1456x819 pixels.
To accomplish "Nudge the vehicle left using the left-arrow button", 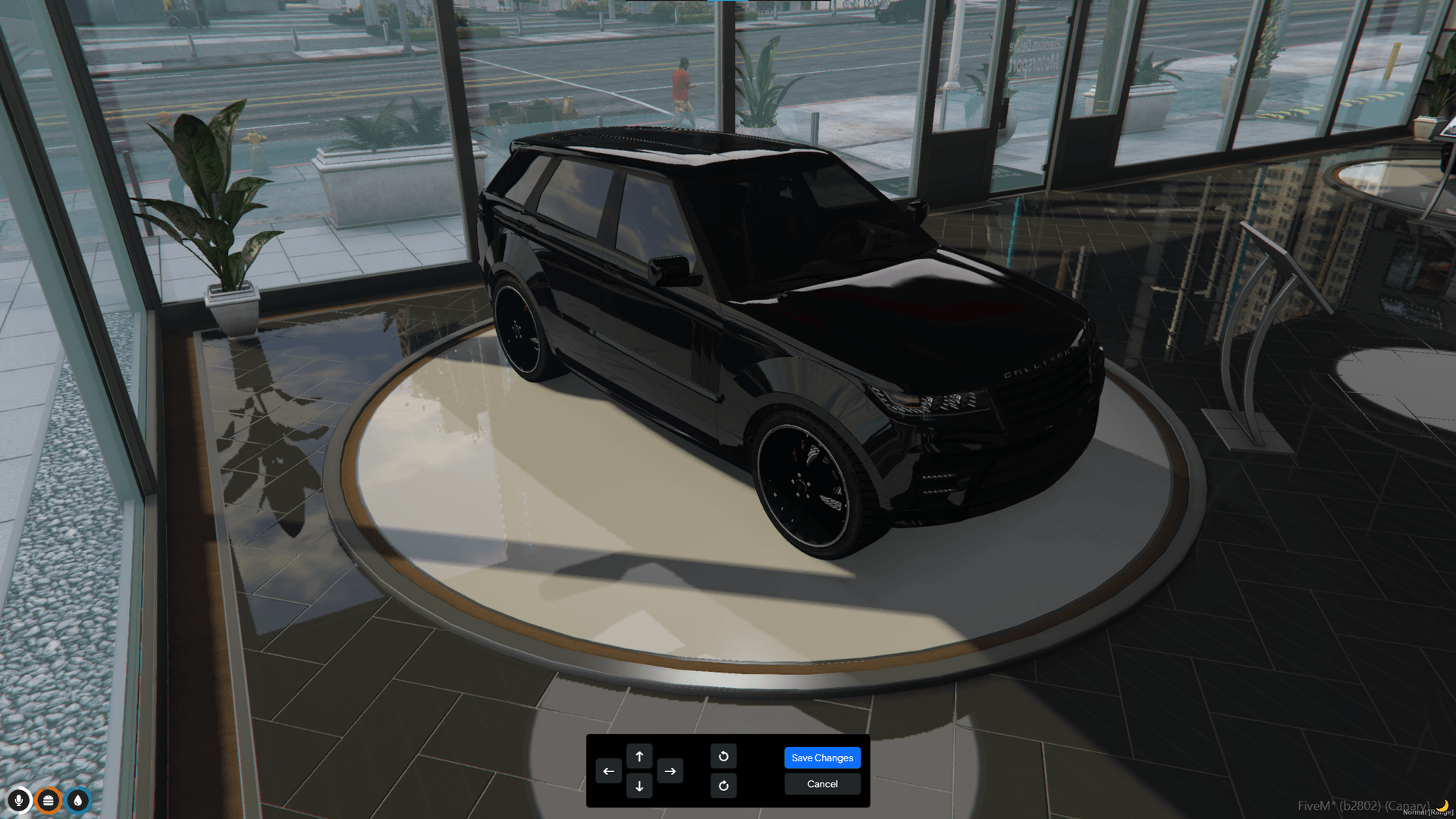I will point(608,770).
